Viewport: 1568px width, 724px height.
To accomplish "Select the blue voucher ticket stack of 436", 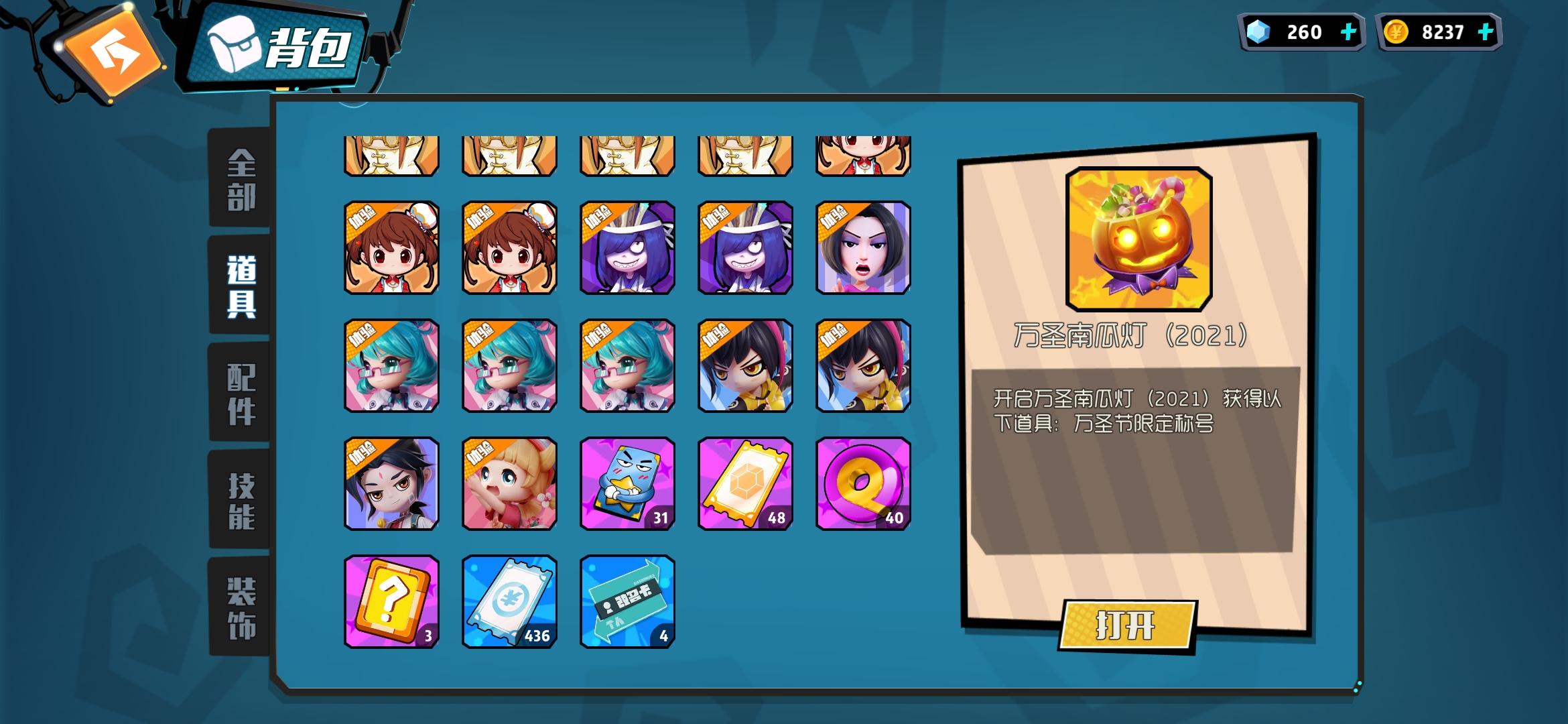I will 509,603.
